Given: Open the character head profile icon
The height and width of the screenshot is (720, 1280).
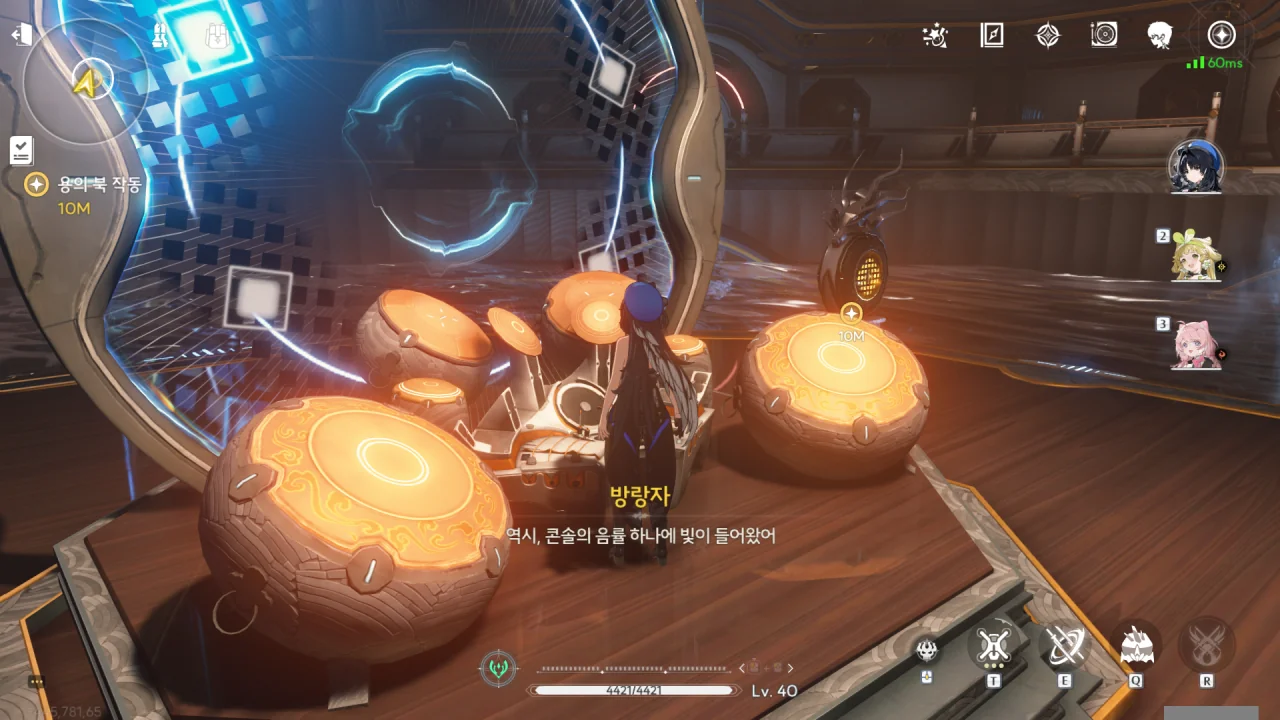Looking at the screenshot, I should [x=1160, y=36].
